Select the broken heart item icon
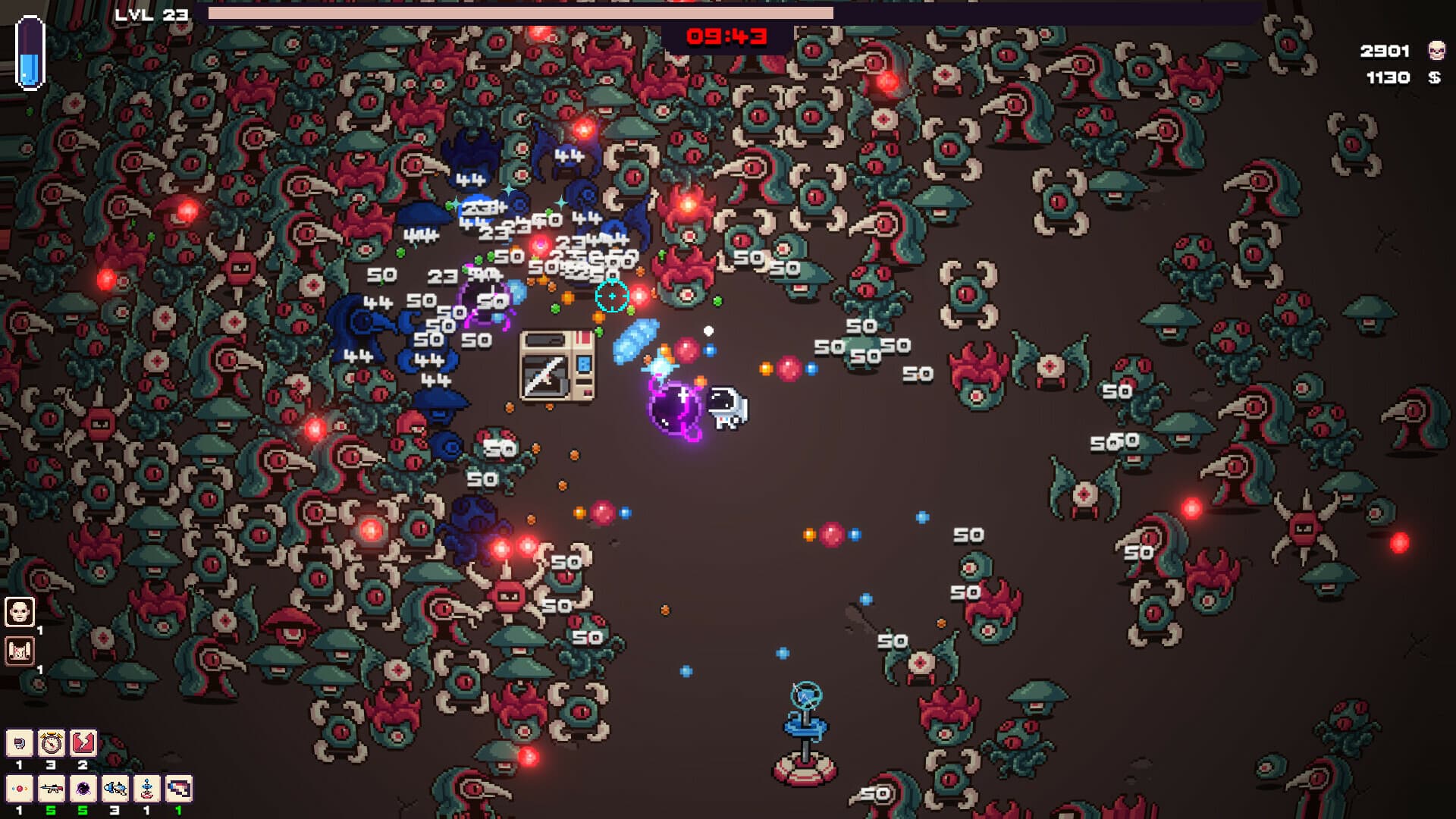Image resolution: width=1456 pixels, height=819 pixels. tap(83, 744)
